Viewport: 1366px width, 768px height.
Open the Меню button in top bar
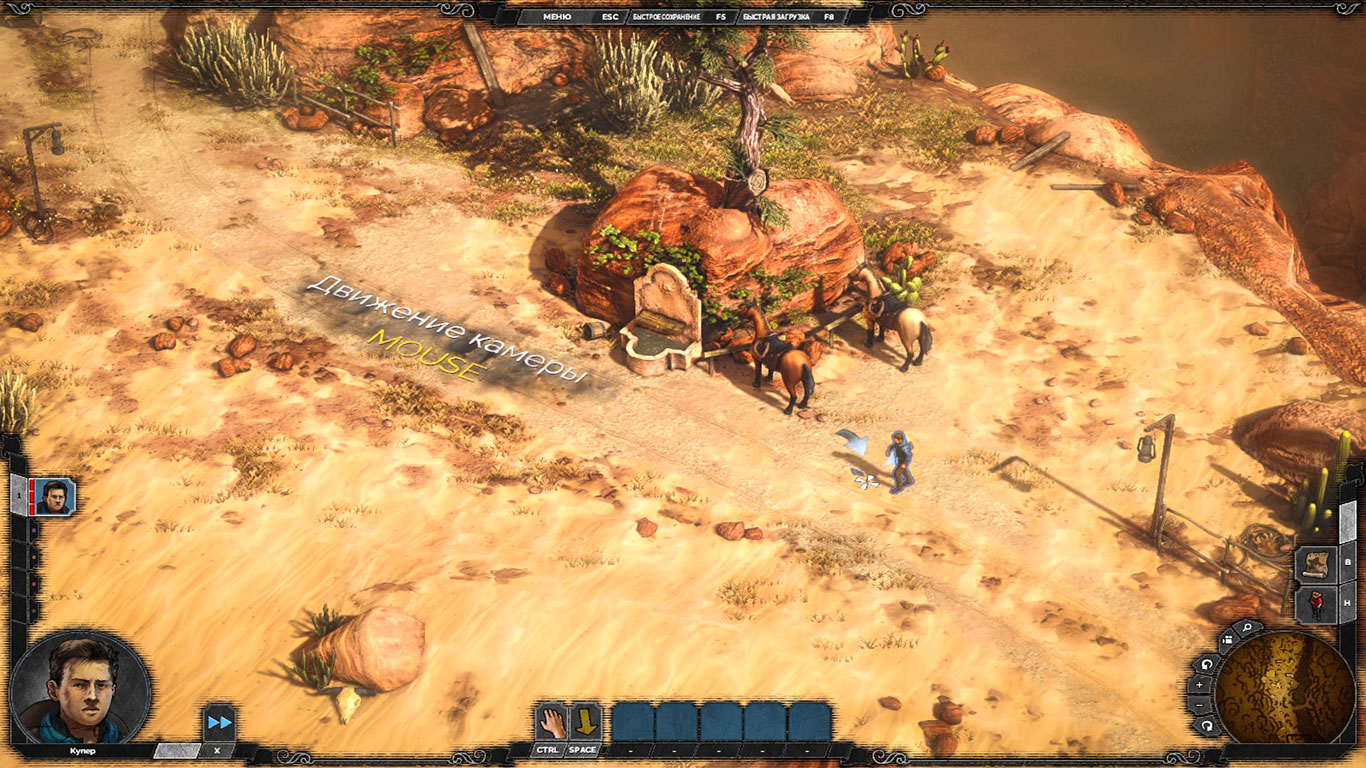(x=557, y=17)
